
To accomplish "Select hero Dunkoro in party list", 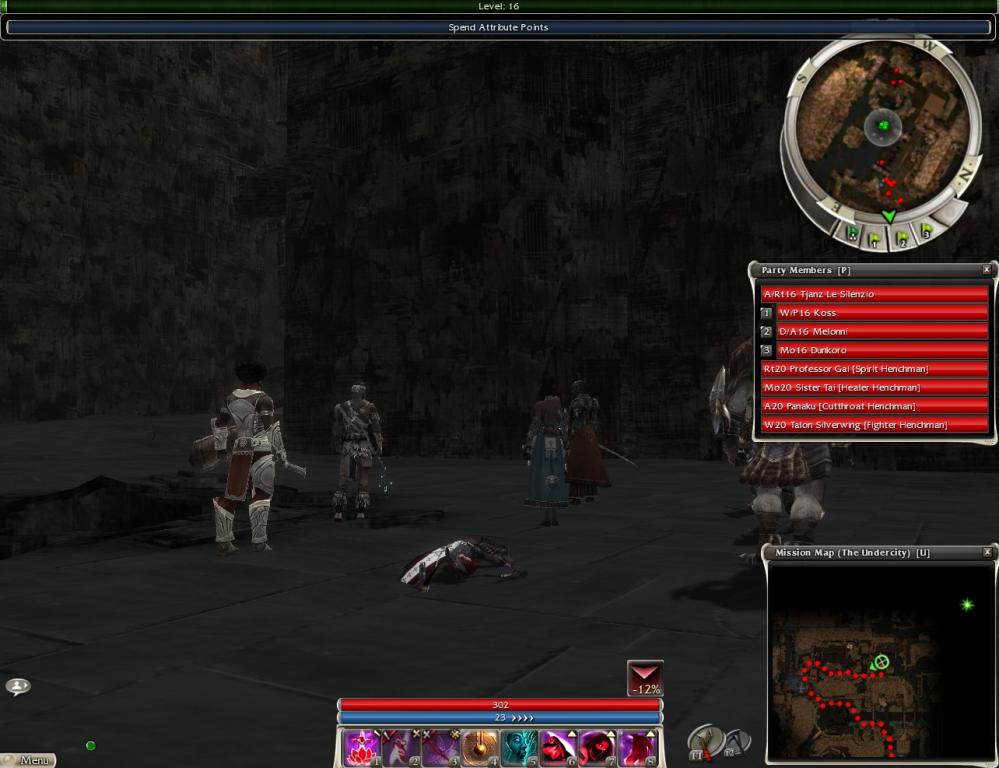I will point(882,351).
